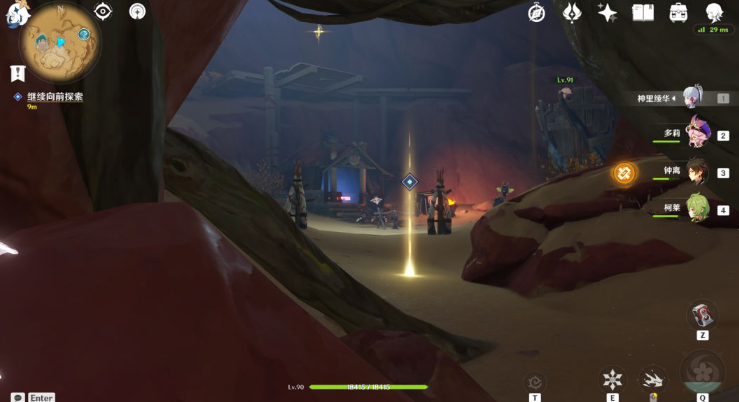Image resolution: width=739 pixels, height=402 pixels.
Task: Open the adventurer handbook book icon
Action: point(642,12)
